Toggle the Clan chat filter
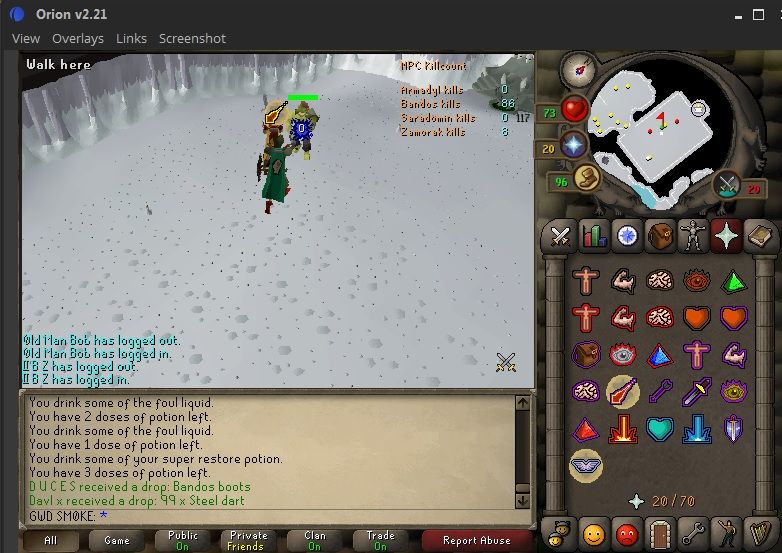The height and width of the screenshot is (553, 782). click(x=314, y=540)
